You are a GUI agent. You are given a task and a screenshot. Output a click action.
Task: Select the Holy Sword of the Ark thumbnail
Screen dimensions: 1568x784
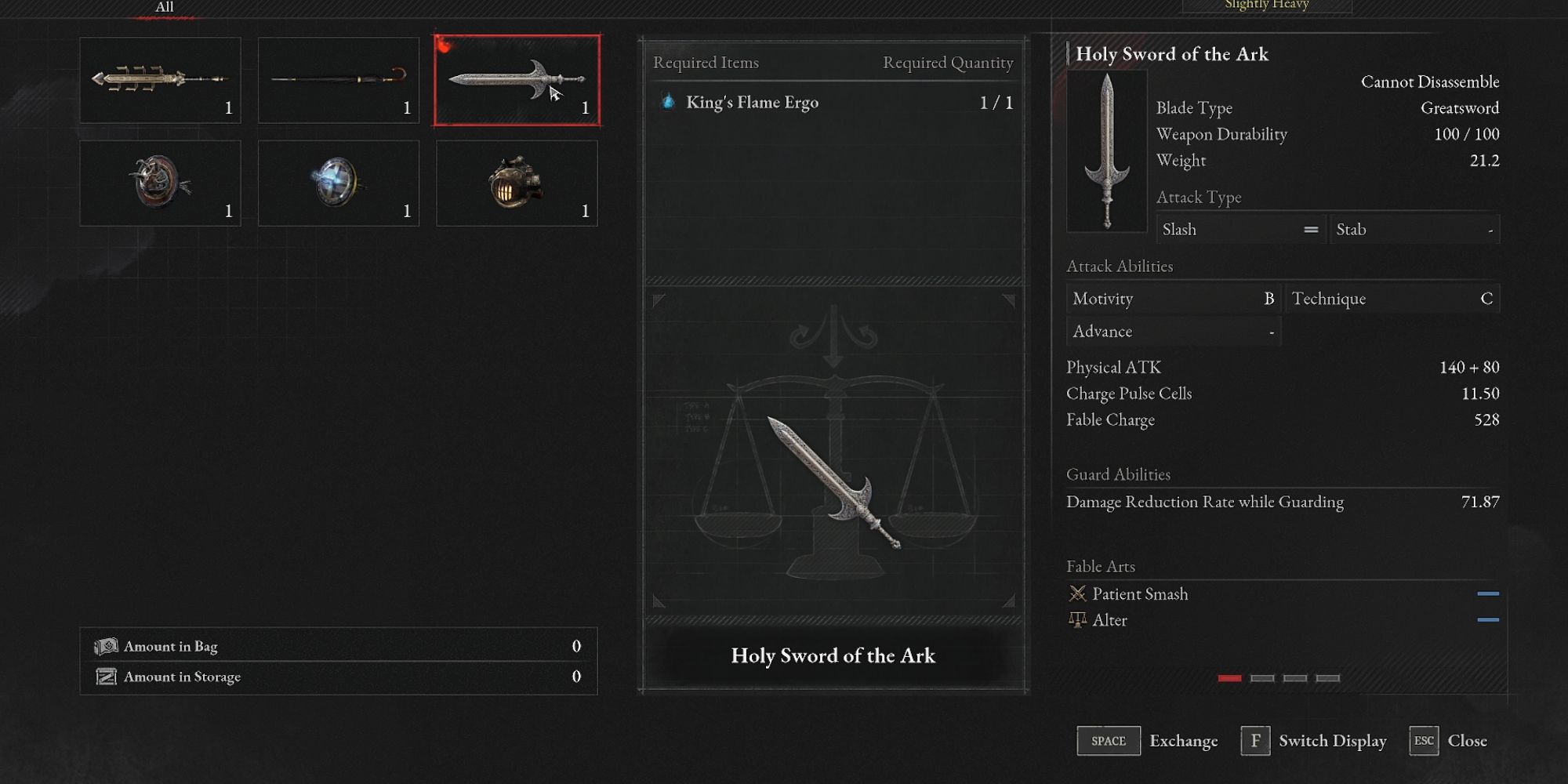(517, 80)
